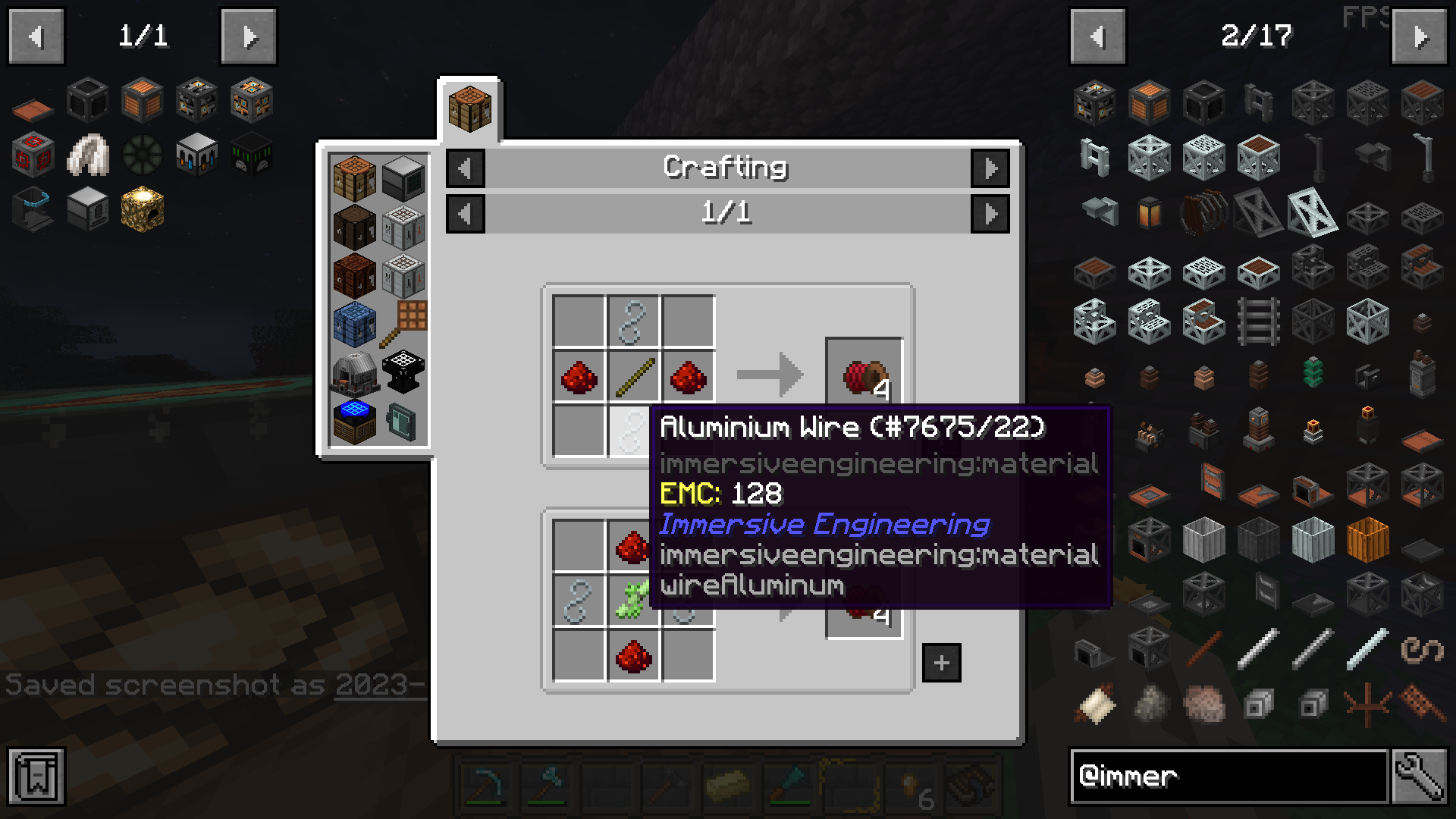The height and width of the screenshot is (819, 1456).
Task: Select the green hemp fiber in the lower recipe
Action: 633,601
